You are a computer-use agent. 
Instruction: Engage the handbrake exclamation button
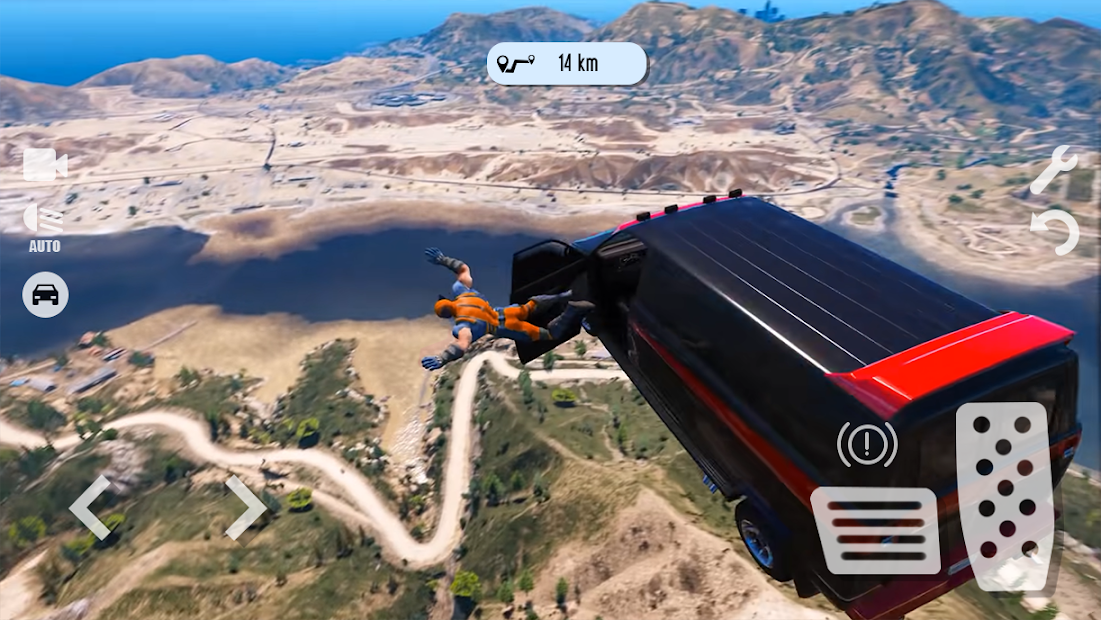[867, 445]
